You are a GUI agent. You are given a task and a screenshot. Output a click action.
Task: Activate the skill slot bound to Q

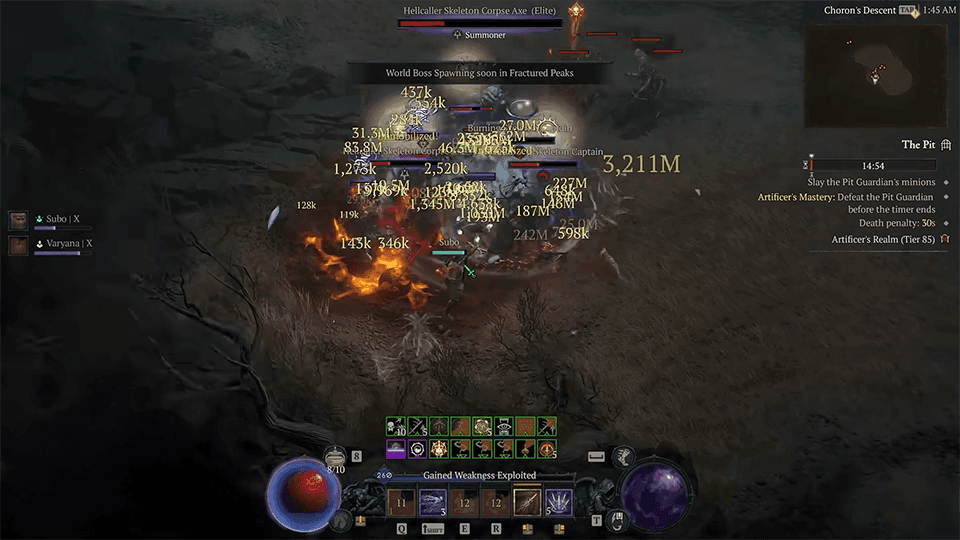401,502
